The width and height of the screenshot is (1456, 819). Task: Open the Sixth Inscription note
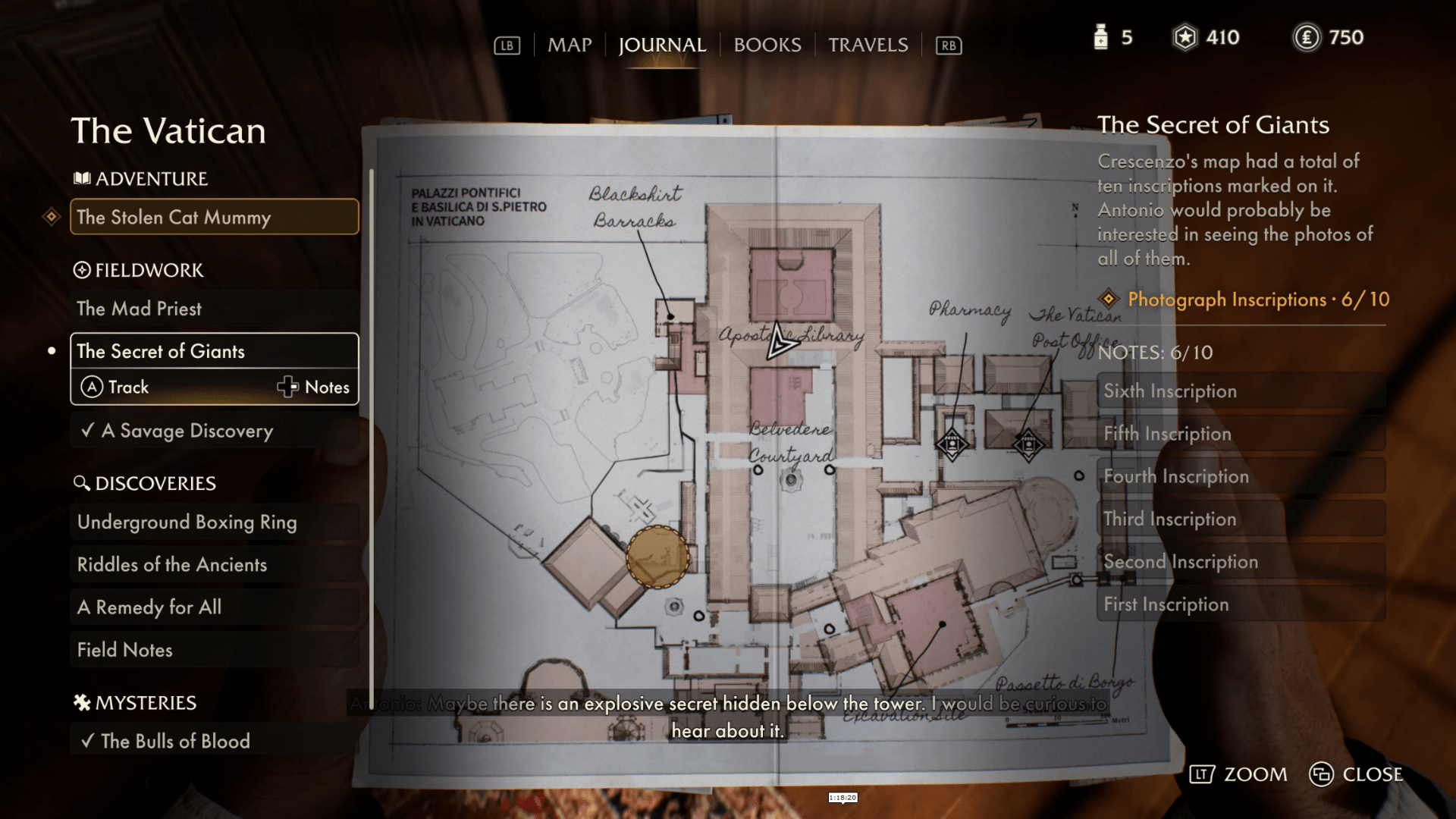pos(1241,391)
